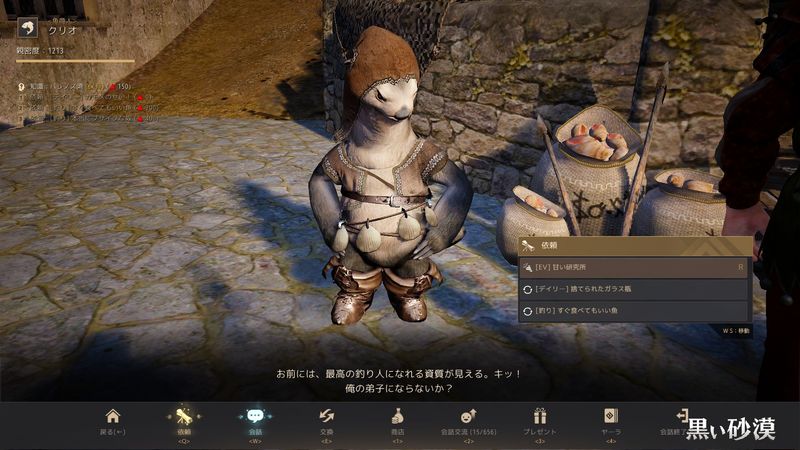This screenshot has height=450, width=800.
Task: Click the 戻る home button
Action: [x=113, y=421]
